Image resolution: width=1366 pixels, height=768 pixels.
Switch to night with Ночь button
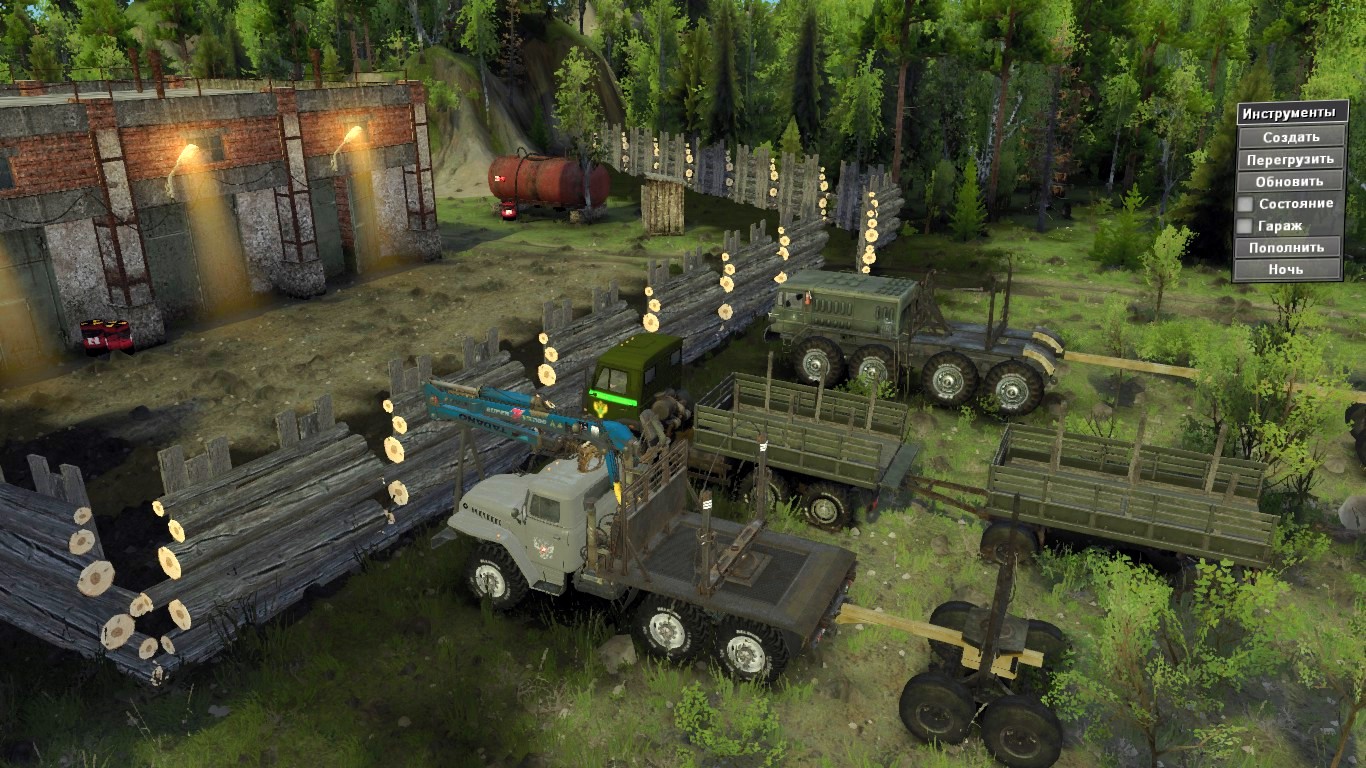point(1287,269)
